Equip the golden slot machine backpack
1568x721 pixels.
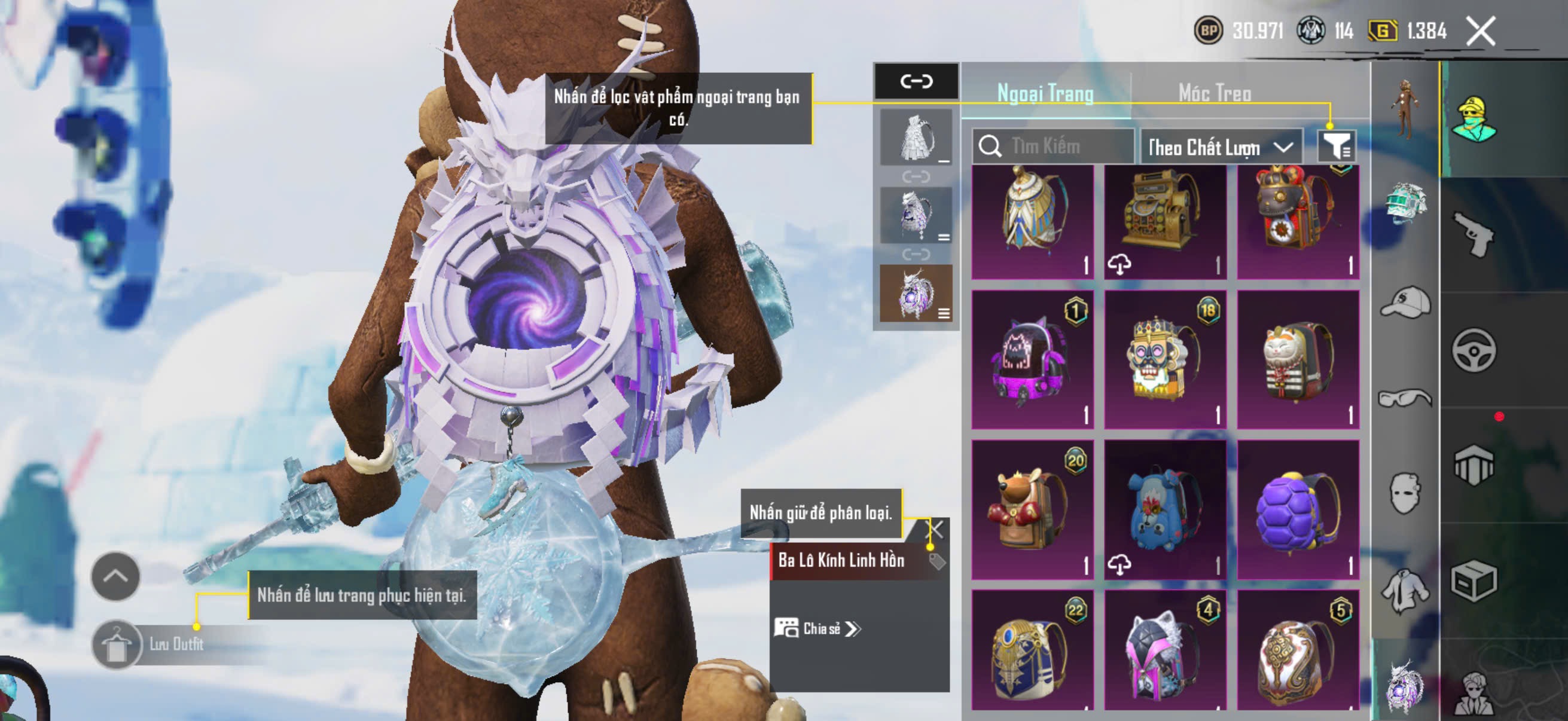1164,222
